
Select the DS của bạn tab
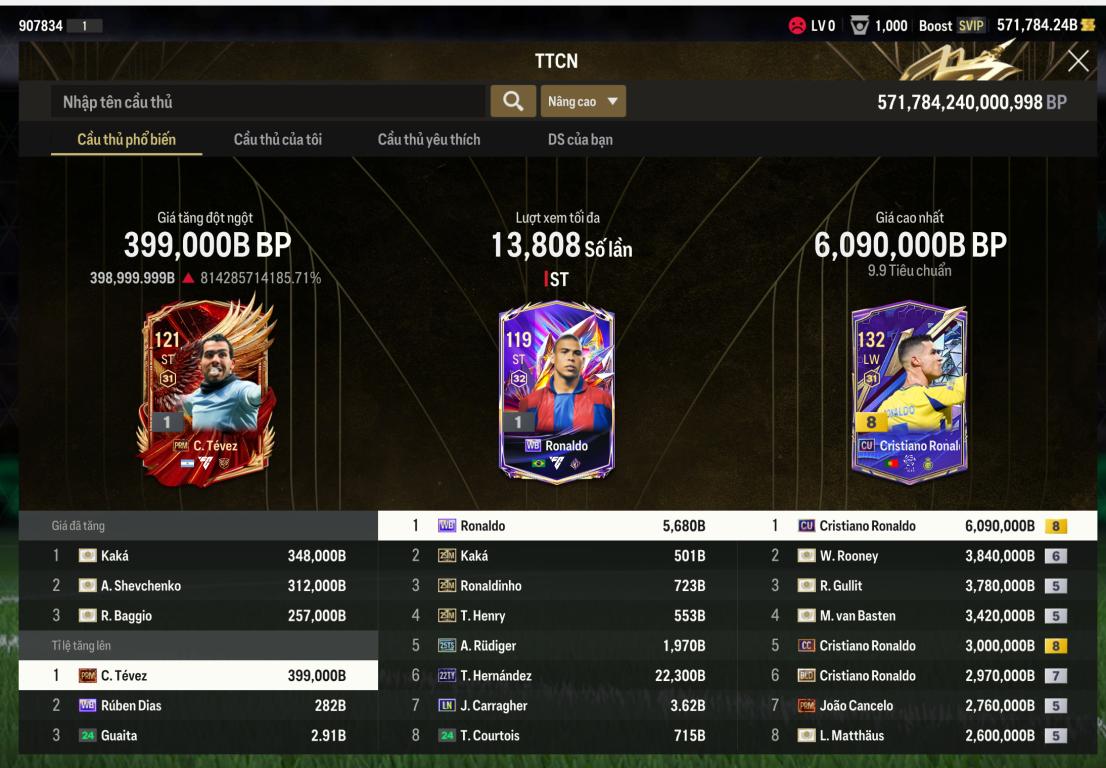tap(580, 140)
